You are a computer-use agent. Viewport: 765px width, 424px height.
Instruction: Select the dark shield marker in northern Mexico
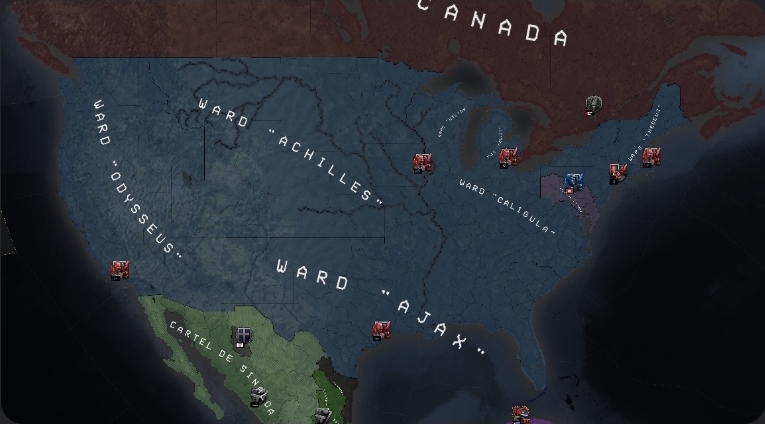pyautogui.click(x=243, y=335)
